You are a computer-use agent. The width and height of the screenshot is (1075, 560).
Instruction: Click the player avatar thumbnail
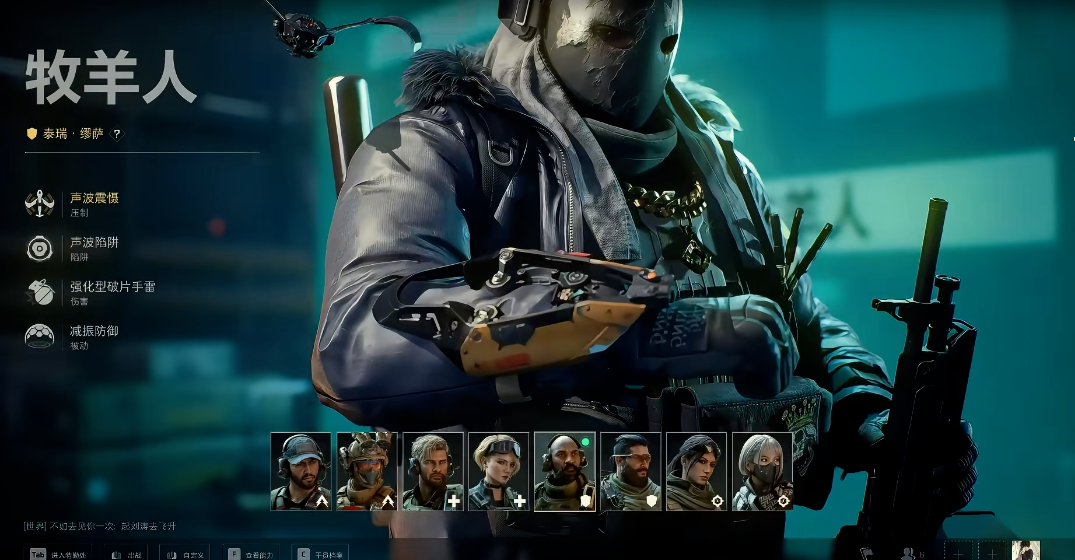1025,551
